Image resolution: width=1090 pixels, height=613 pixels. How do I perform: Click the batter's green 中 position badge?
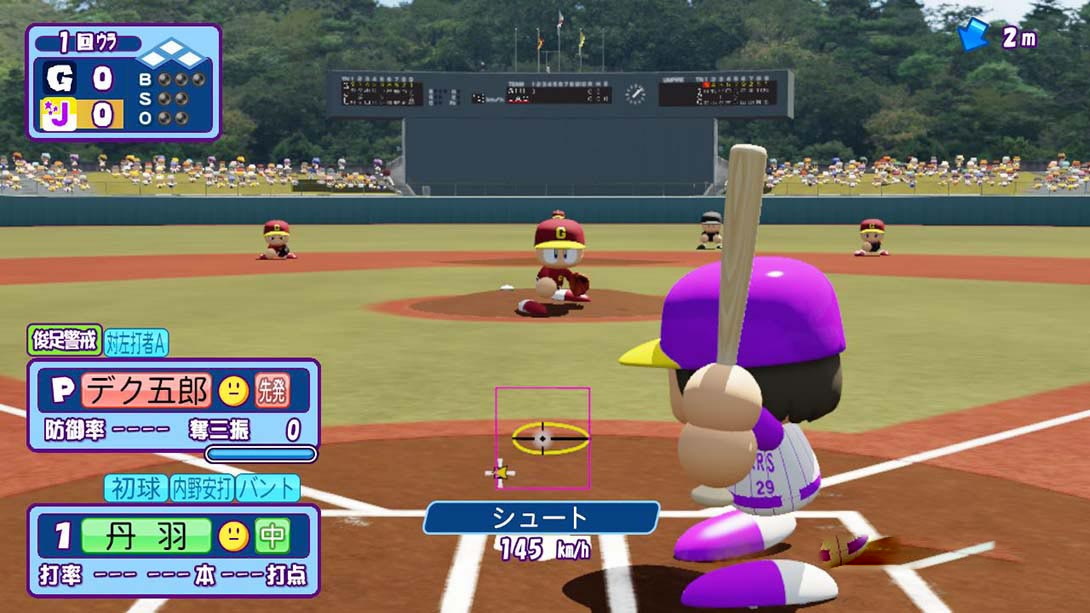(272, 536)
